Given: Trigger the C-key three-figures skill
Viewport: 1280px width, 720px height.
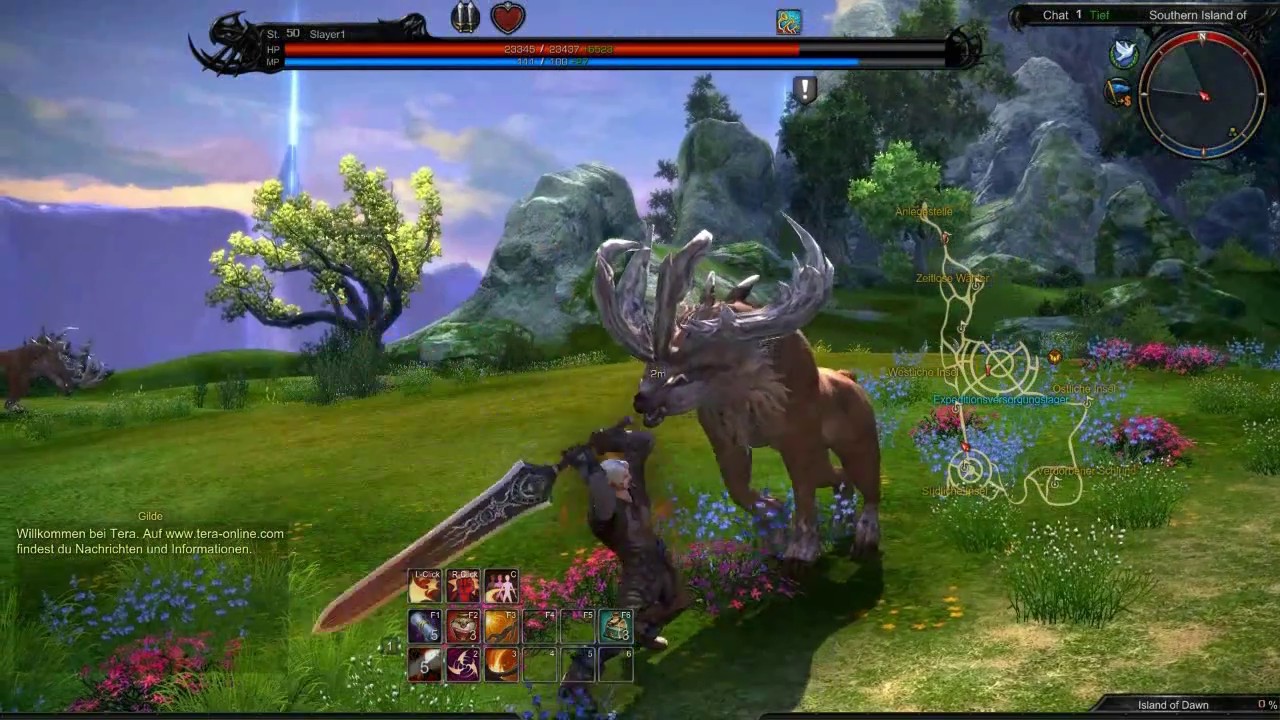Looking at the screenshot, I should (x=501, y=587).
